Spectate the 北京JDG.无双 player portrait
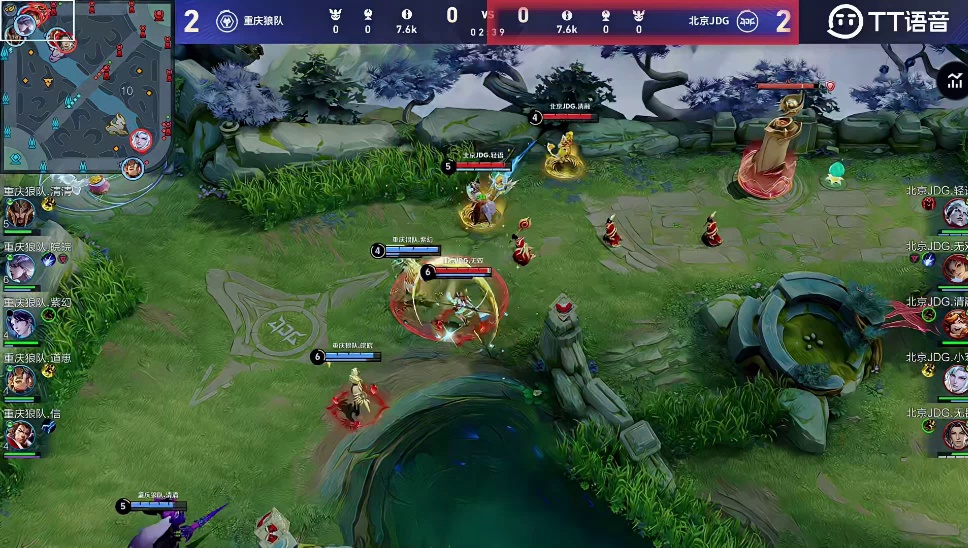Screen dimensions: 968x548 pos(954,268)
